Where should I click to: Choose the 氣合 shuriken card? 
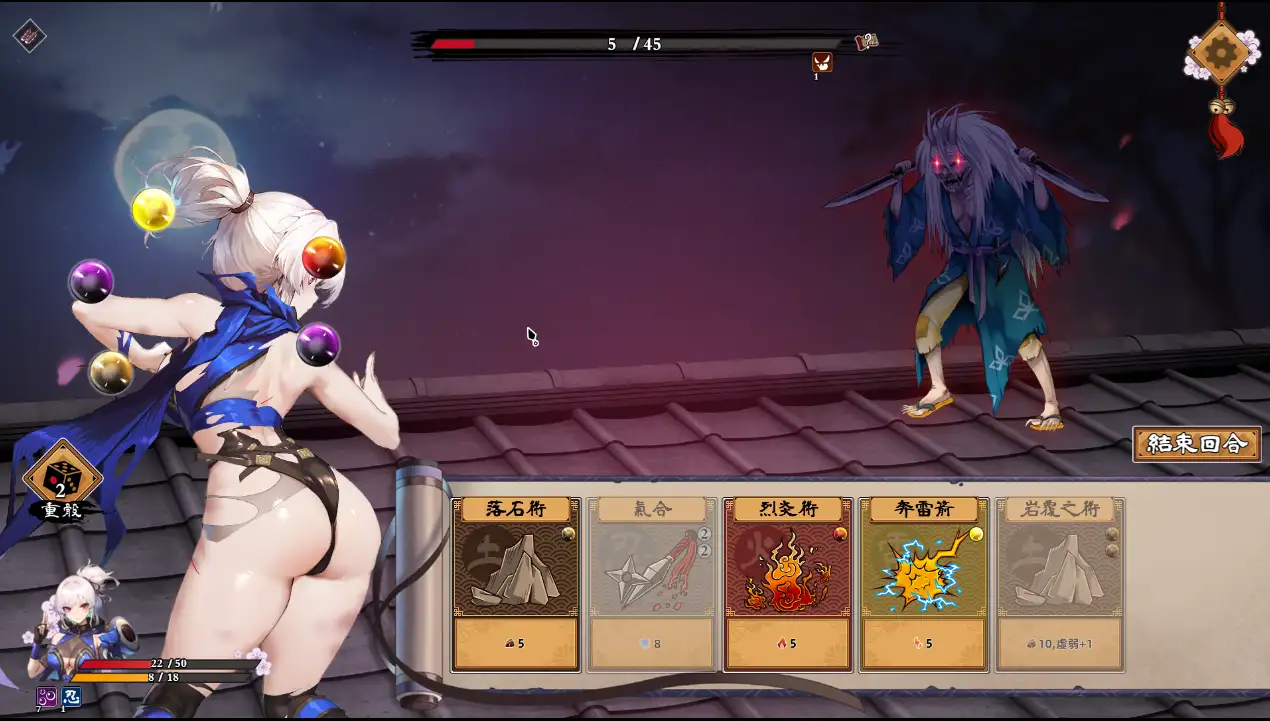tap(652, 584)
